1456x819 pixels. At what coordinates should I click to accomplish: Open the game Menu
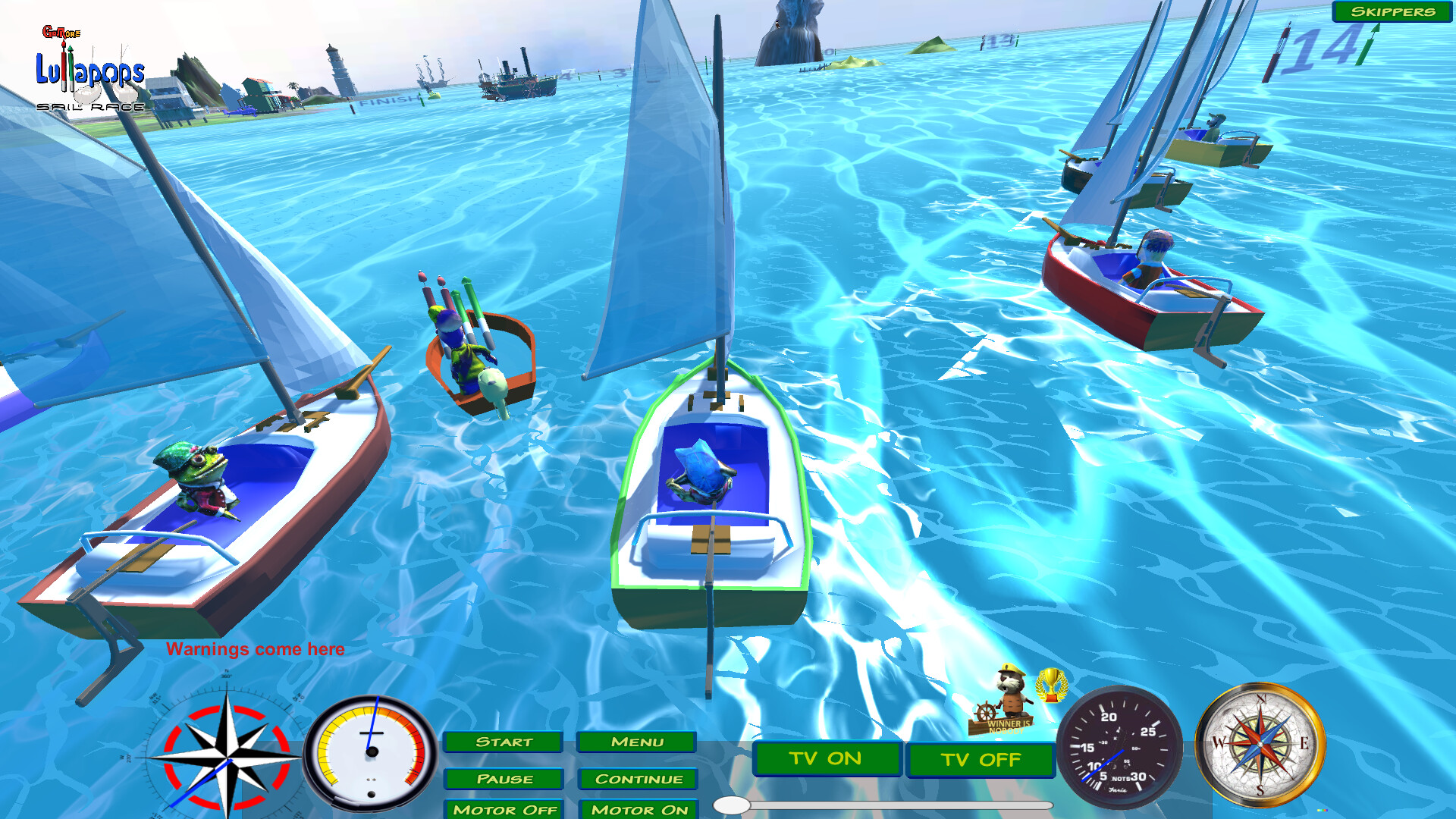637,742
